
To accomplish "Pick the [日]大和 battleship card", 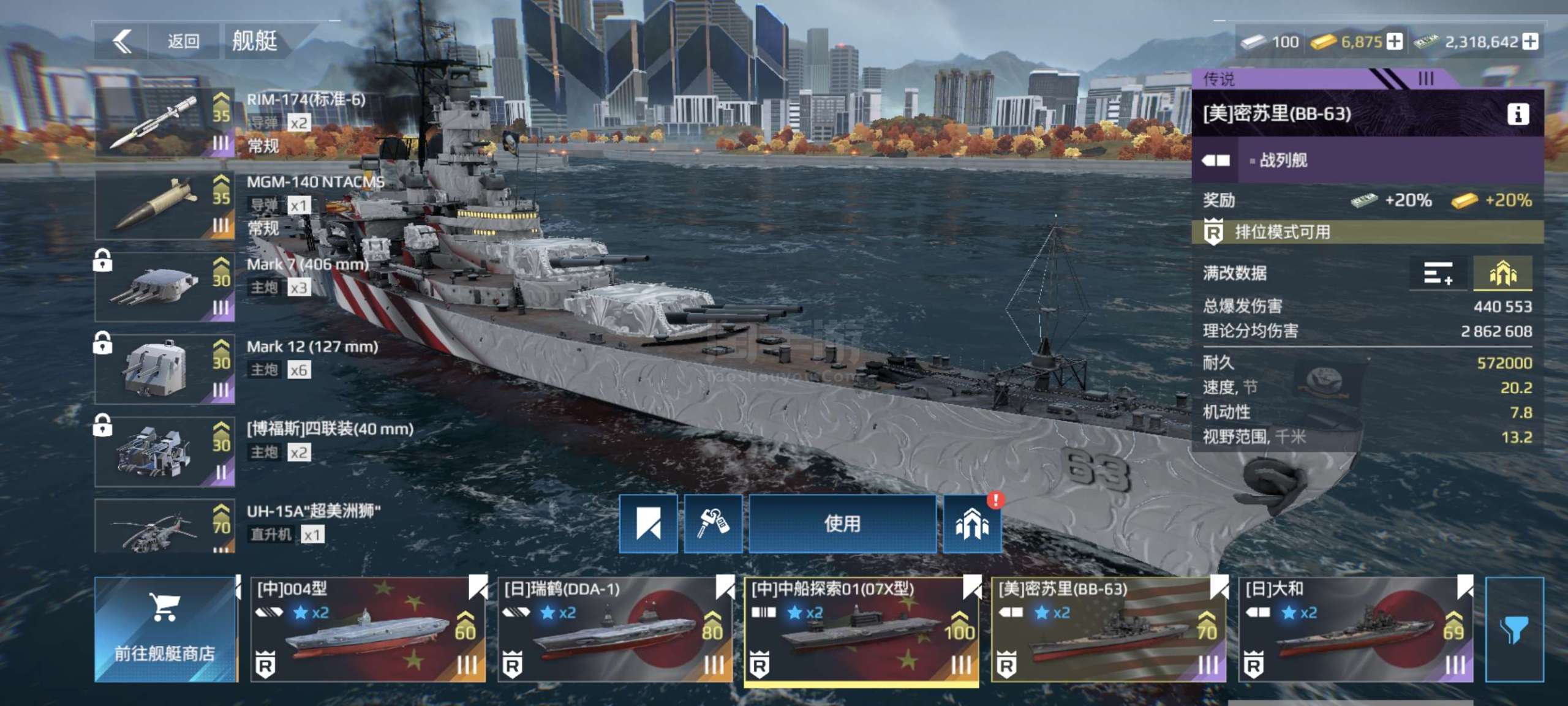I will tap(1355, 629).
